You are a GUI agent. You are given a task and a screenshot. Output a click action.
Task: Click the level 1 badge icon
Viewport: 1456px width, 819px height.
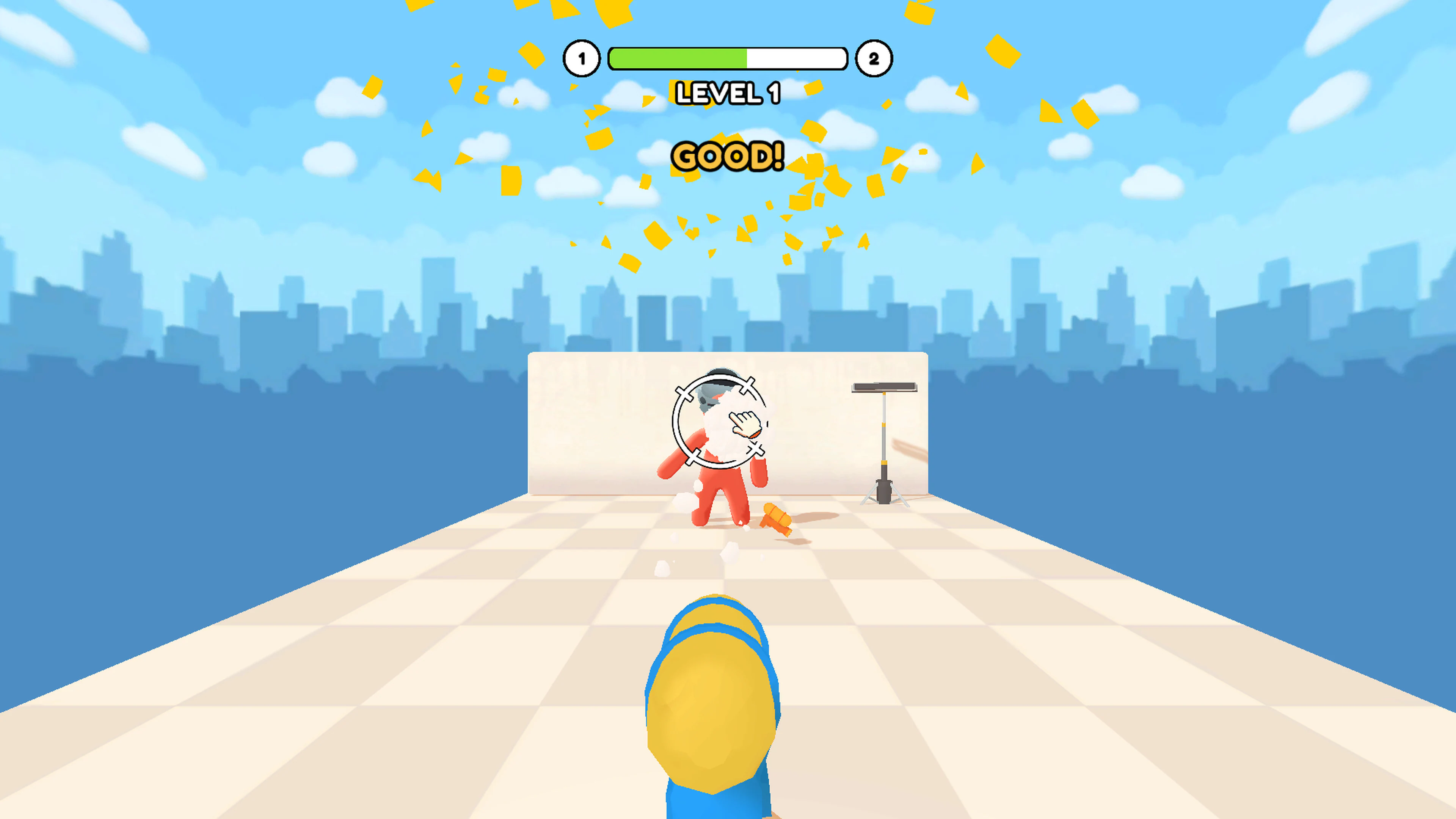(582, 58)
